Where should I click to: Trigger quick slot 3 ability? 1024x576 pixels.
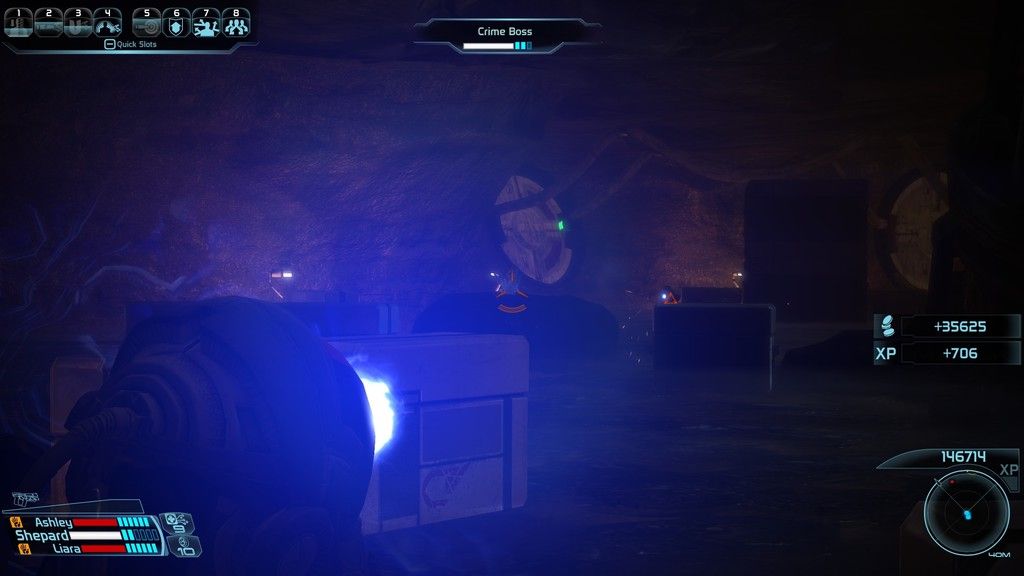click(x=77, y=22)
